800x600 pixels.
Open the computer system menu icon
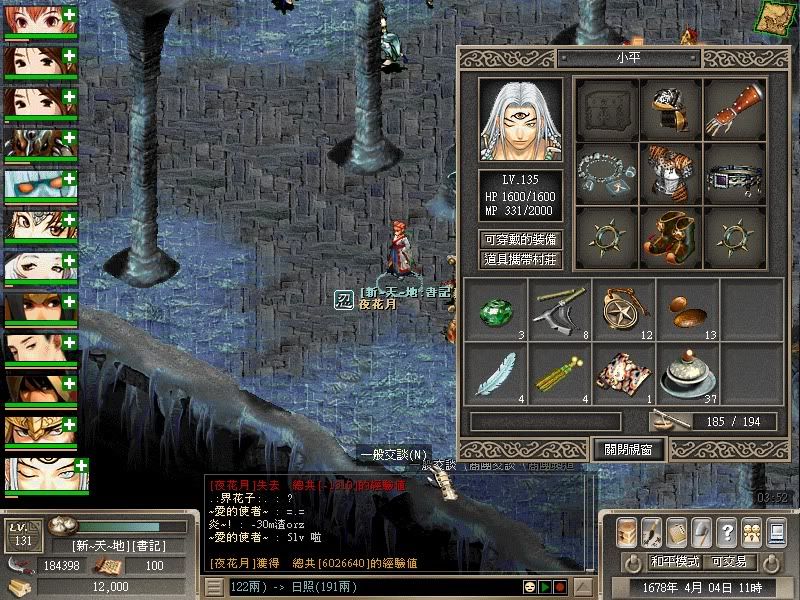click(703, 532)
